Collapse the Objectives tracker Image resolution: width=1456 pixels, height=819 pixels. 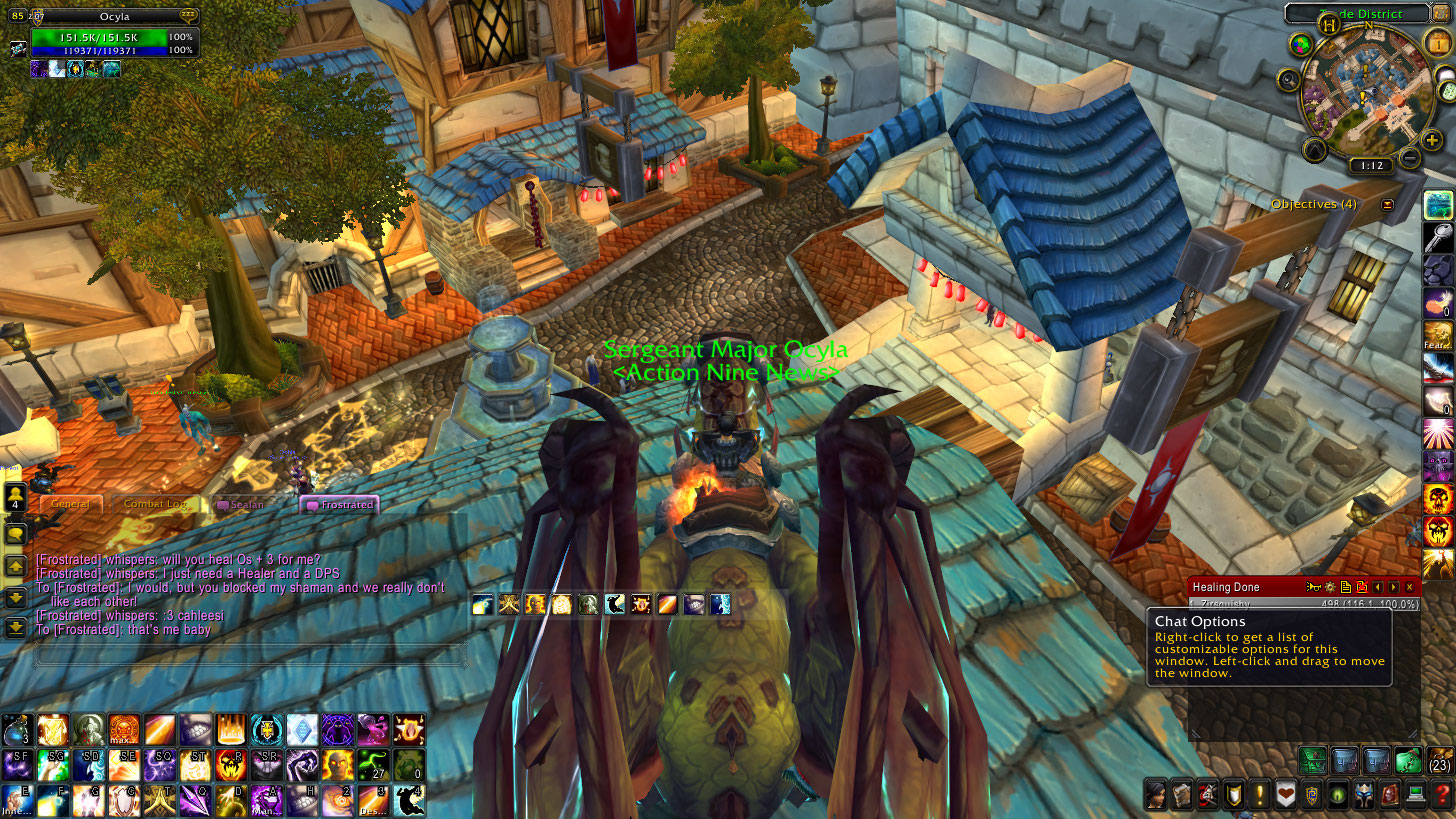1387,204
